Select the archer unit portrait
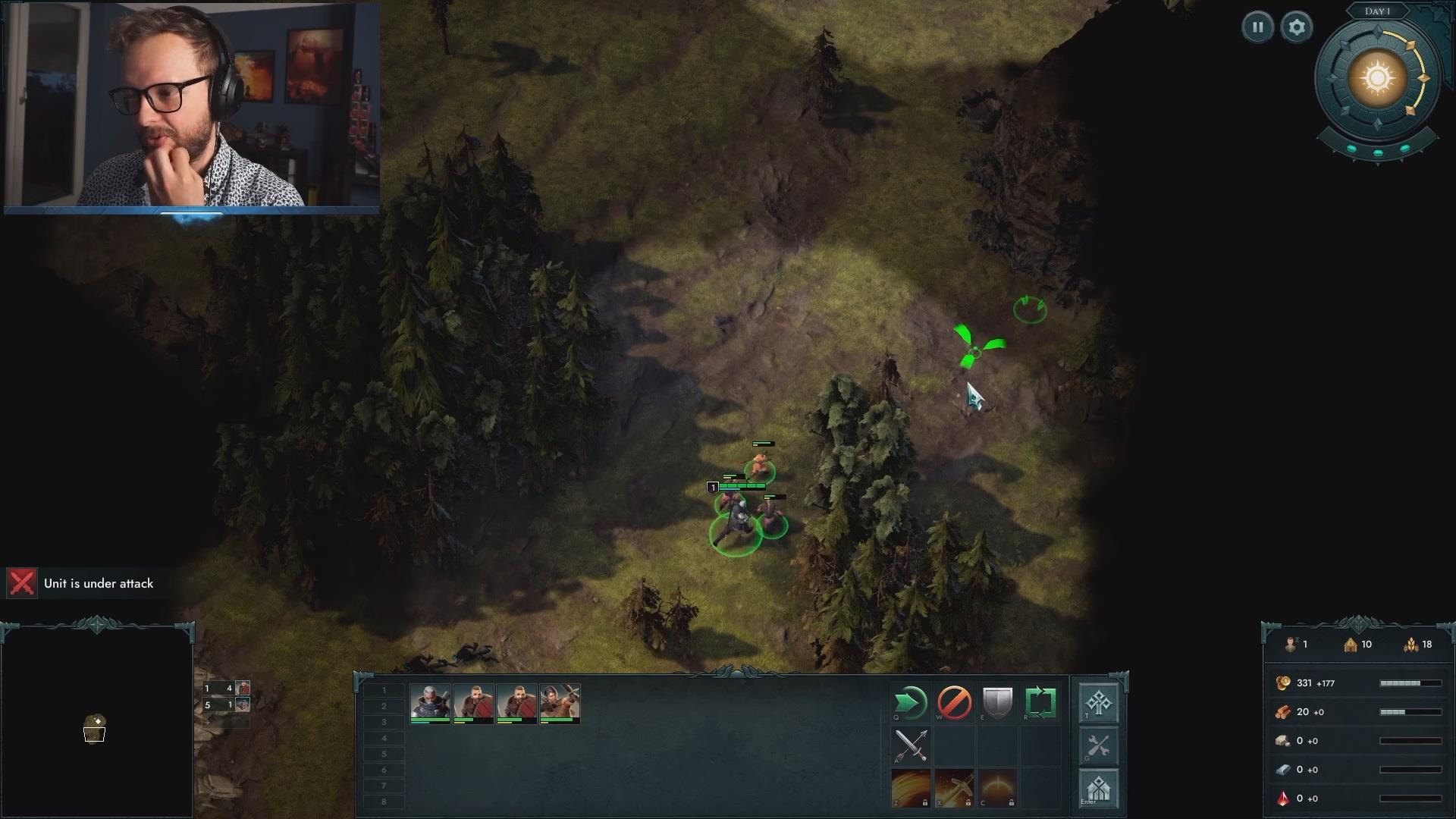 pos(560,703)
